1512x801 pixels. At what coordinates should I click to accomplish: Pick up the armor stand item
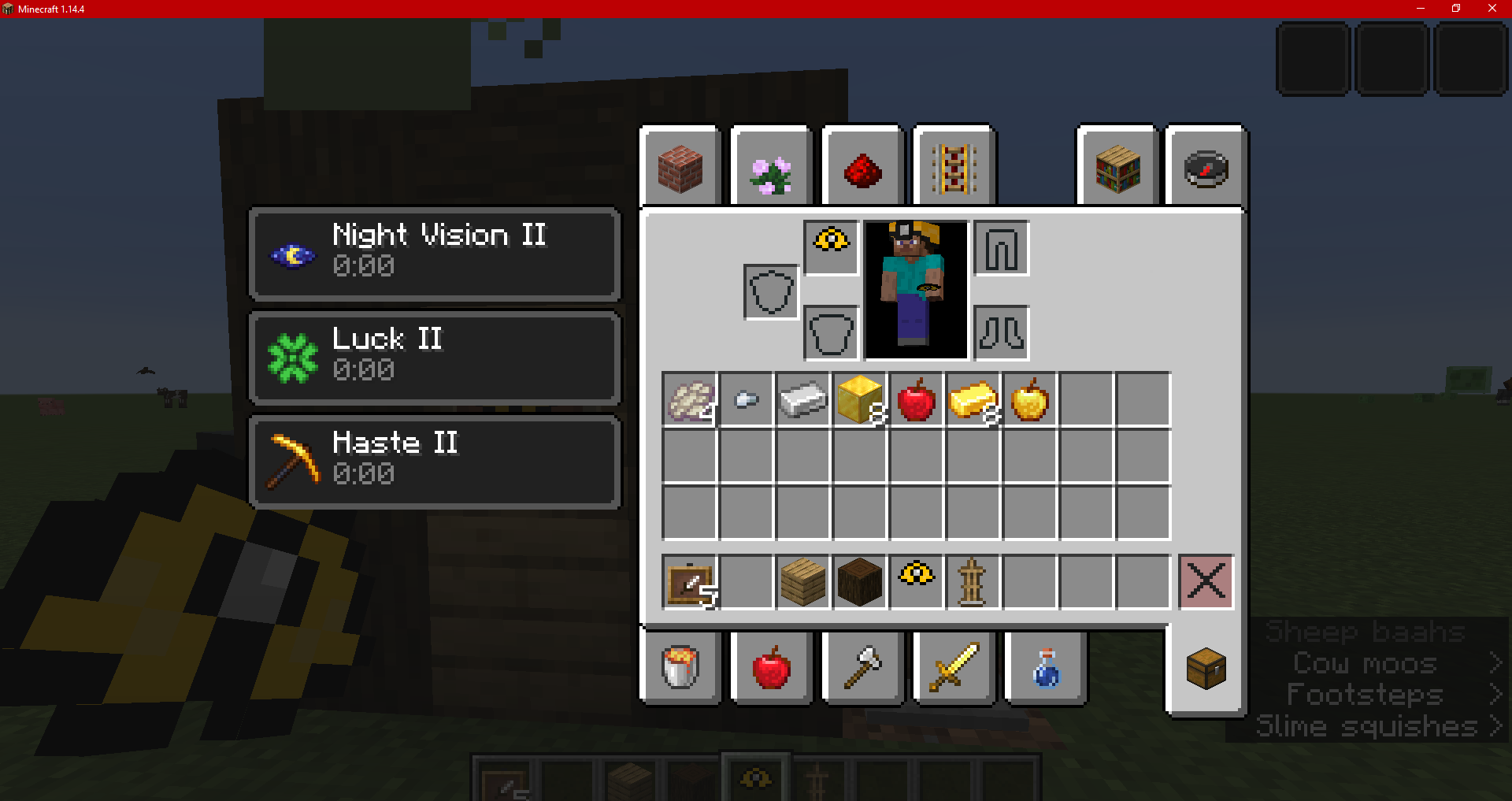tap(973, 582)
